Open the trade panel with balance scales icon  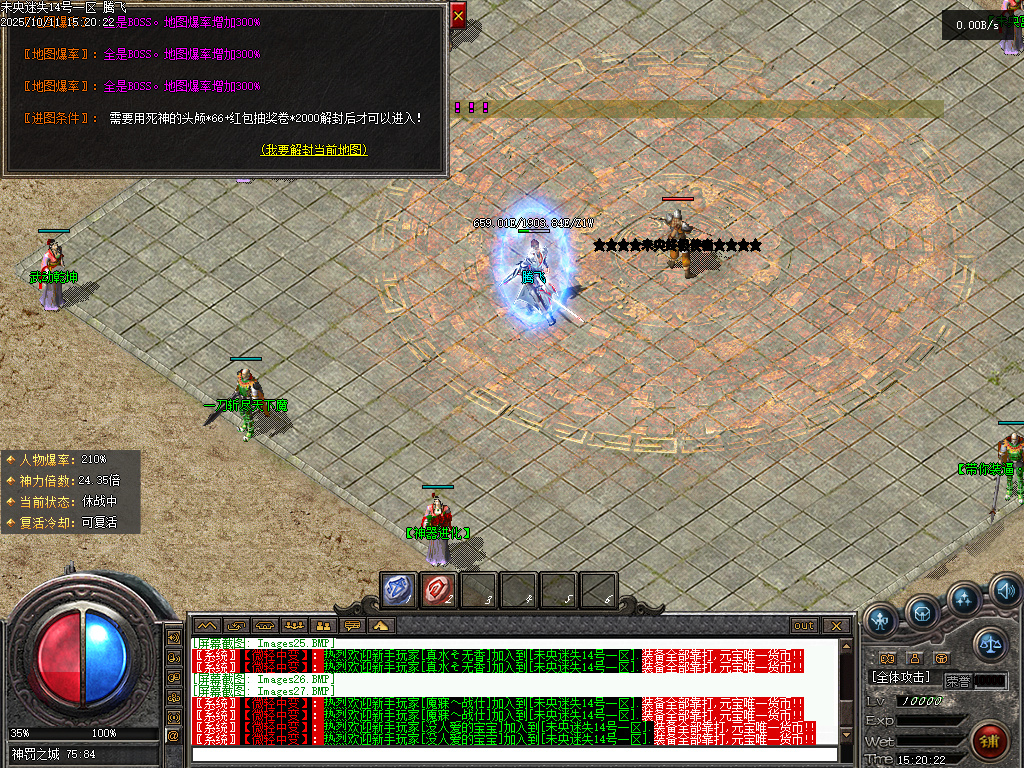click(989, 643)
